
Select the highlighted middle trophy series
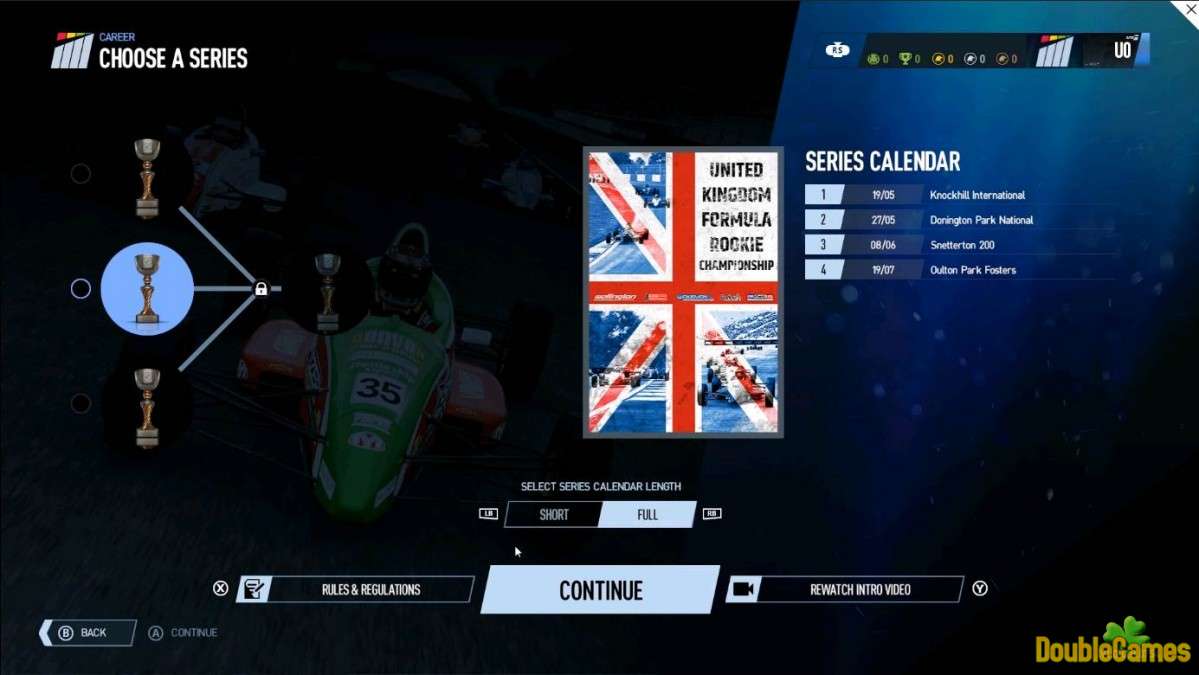[x=147, y=289]
